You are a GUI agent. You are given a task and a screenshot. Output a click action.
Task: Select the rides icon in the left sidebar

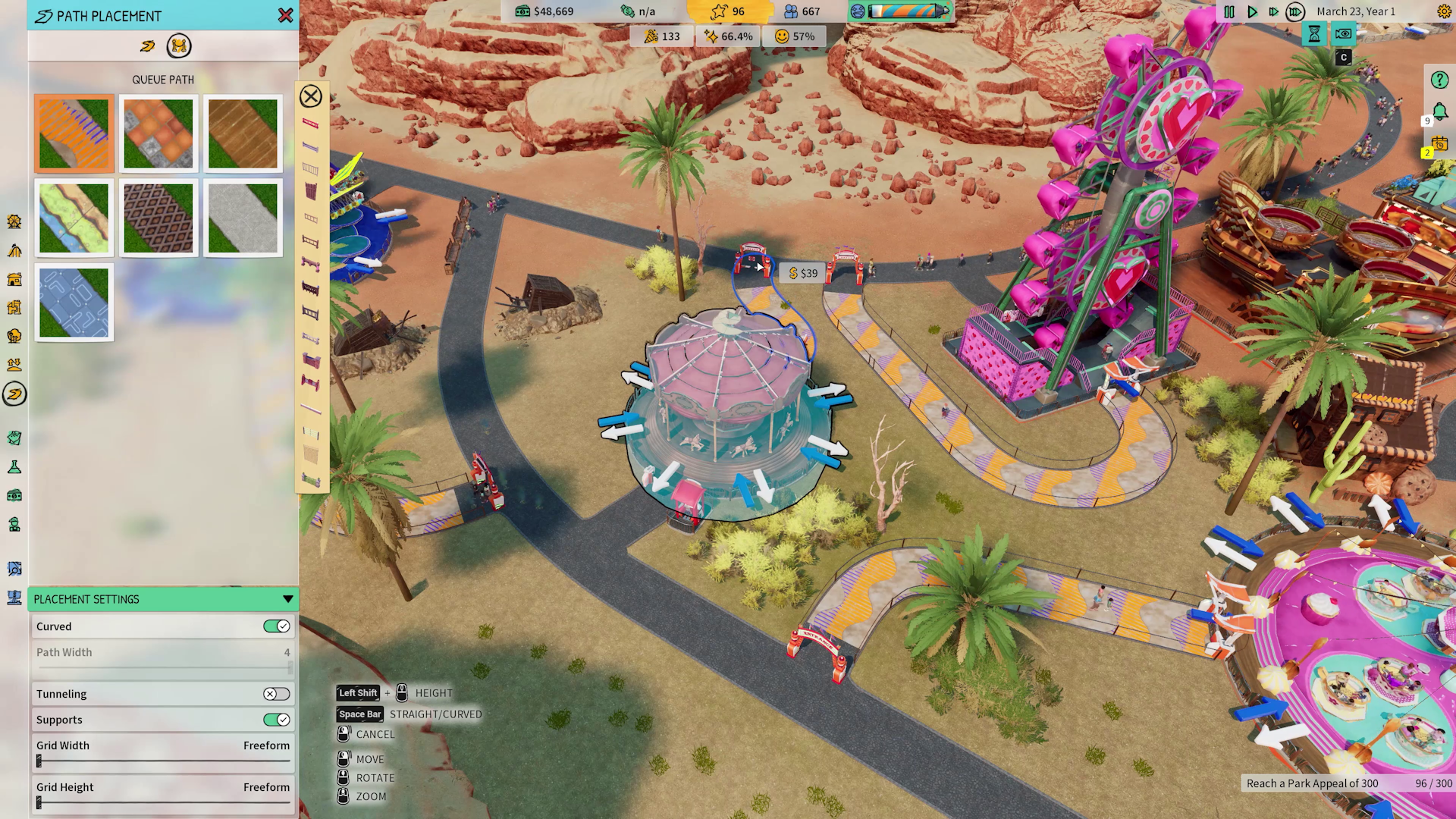click(14, 222)
